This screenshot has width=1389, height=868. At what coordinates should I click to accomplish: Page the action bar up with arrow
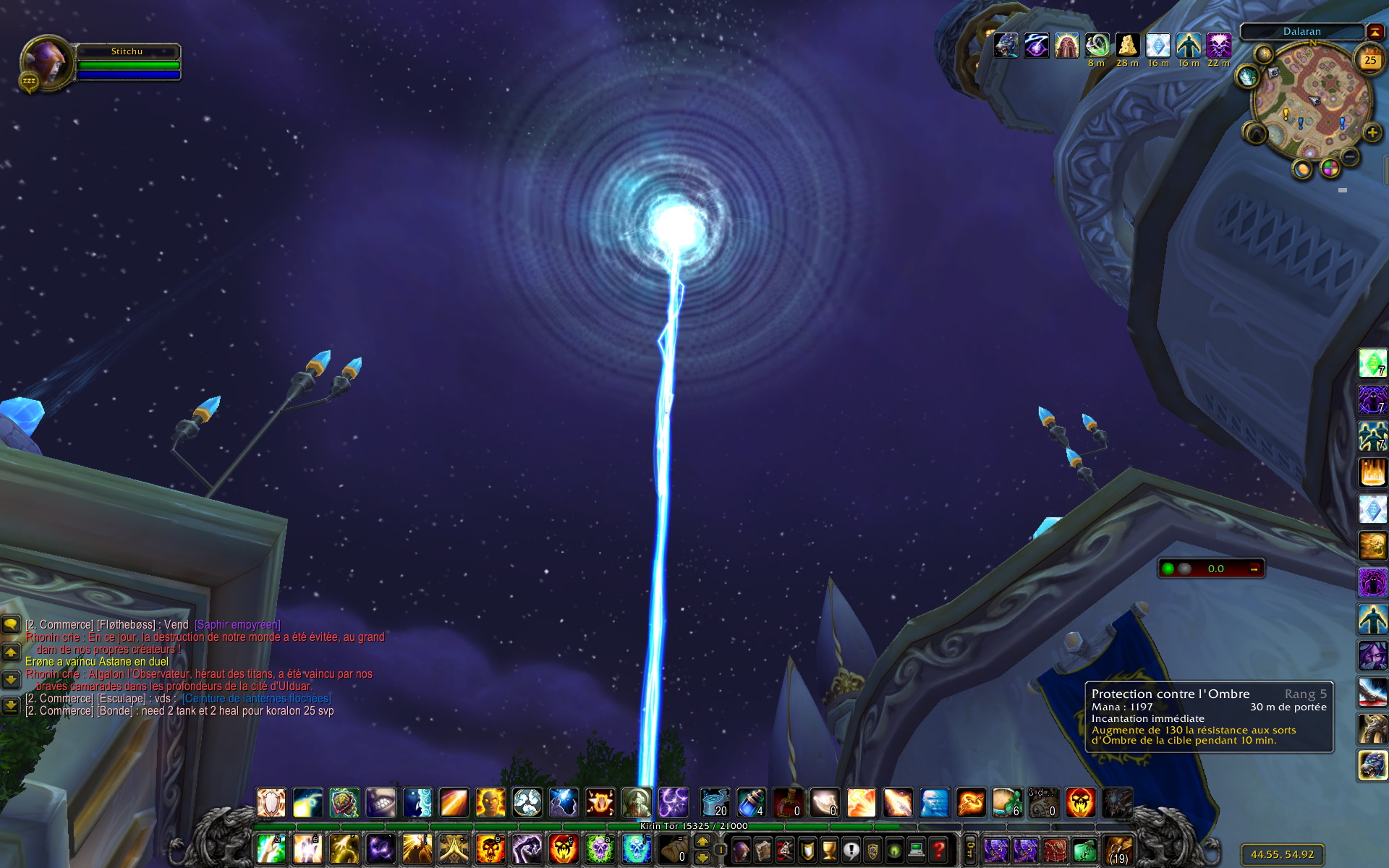click(x=702, y=841)
